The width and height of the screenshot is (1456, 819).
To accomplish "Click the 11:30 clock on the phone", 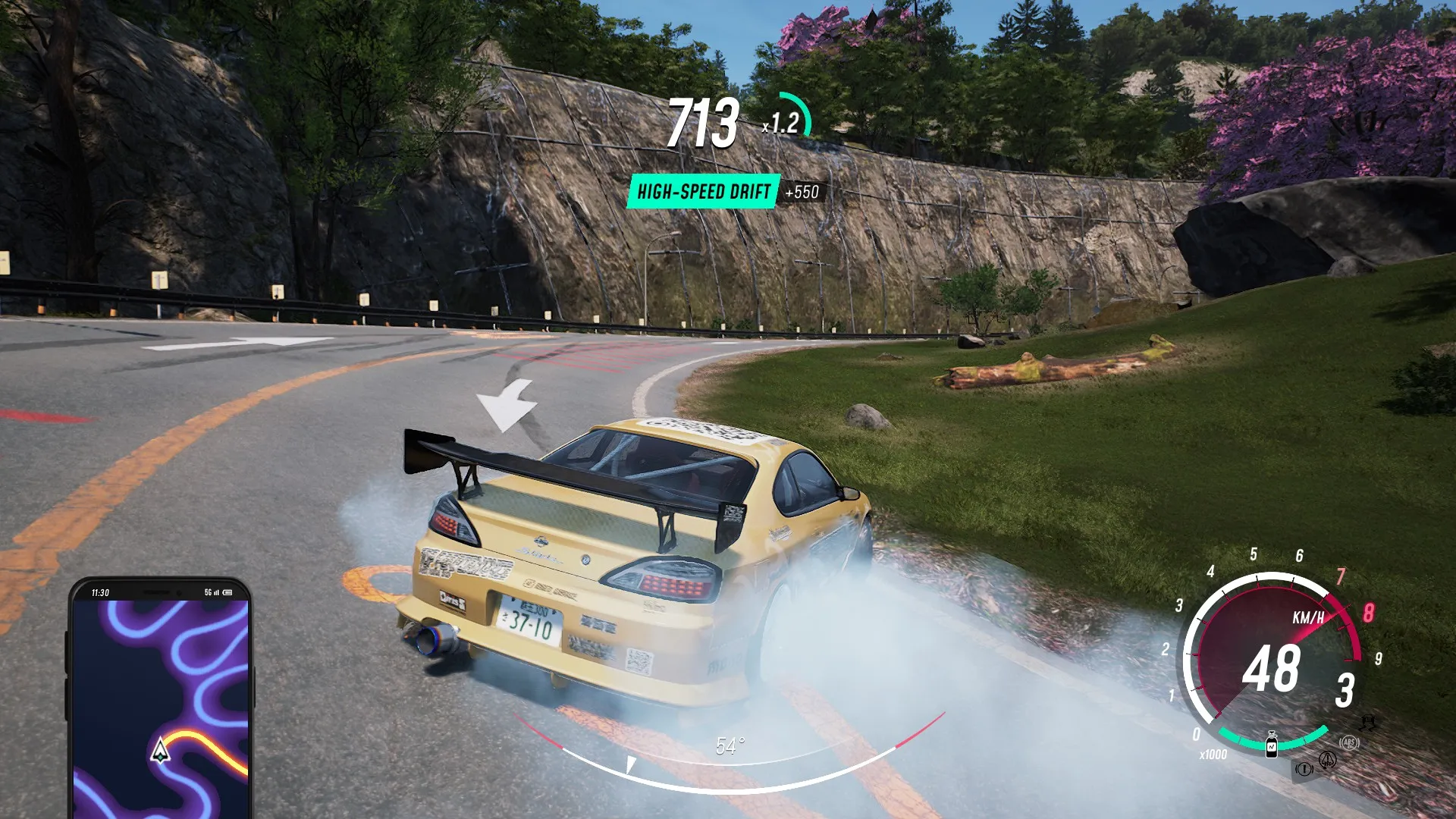I will coord(100,591).
